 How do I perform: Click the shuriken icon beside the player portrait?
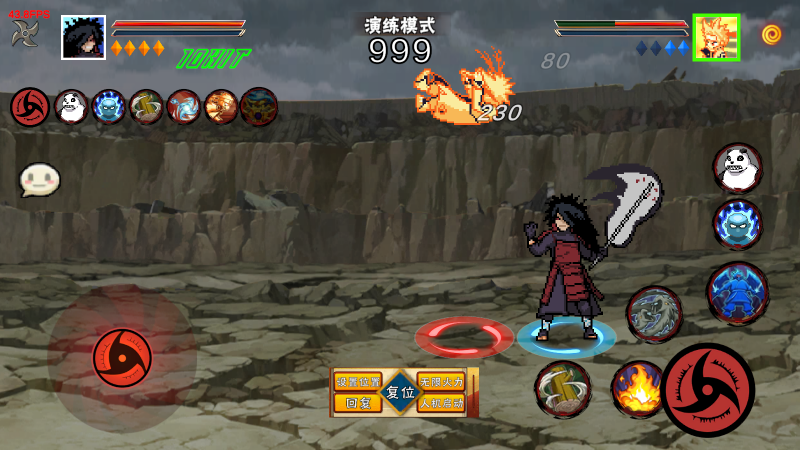coord(24,34)
